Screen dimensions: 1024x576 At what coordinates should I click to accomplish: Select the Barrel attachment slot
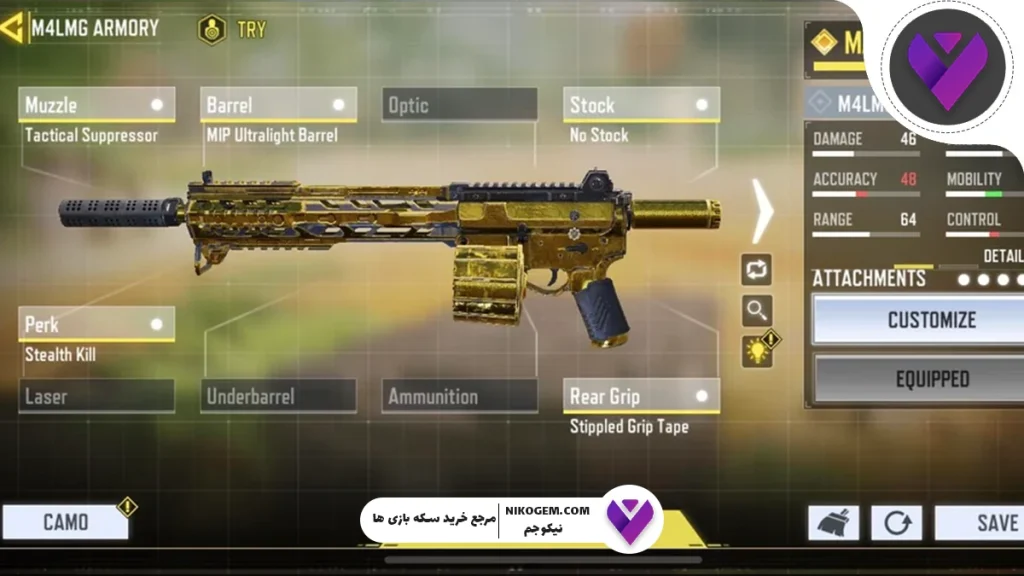coord(279,105)
